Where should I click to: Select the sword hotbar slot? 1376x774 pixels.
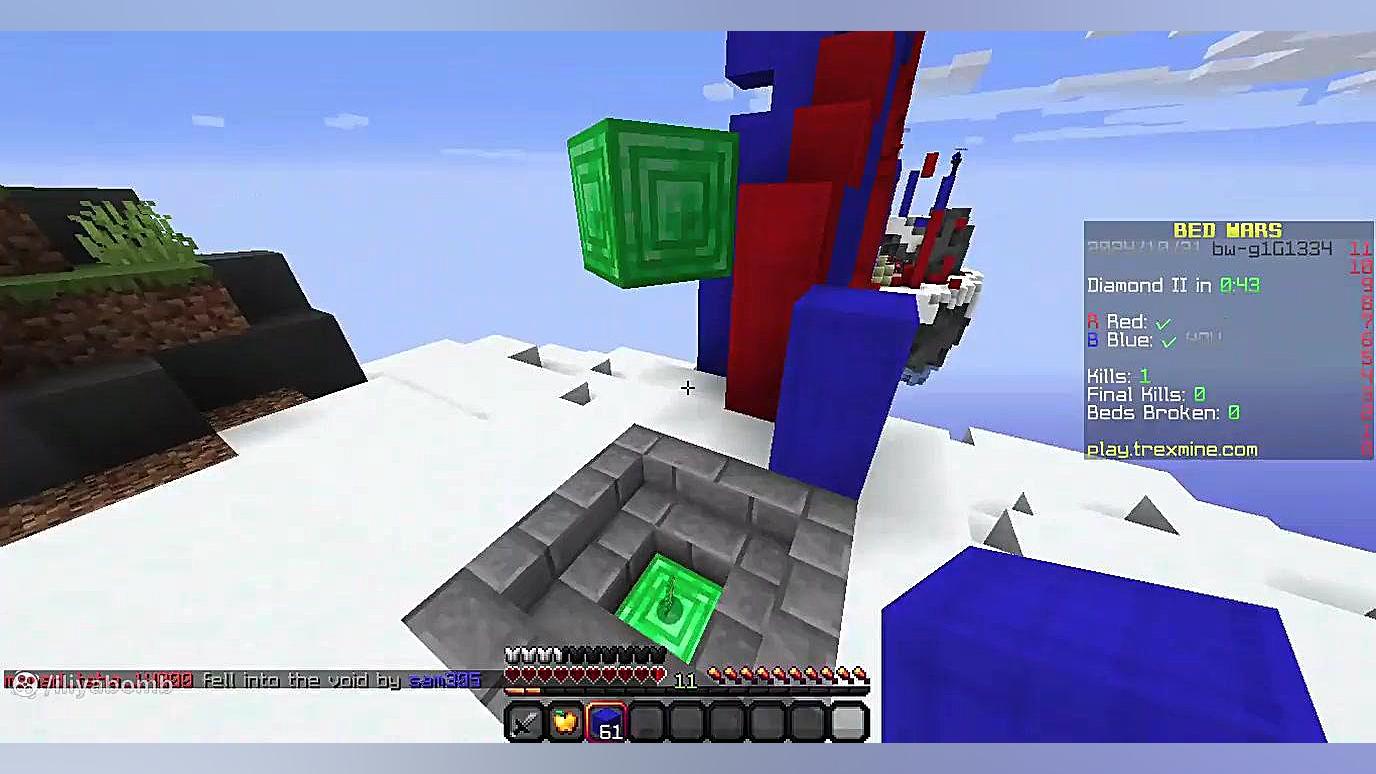524,722
